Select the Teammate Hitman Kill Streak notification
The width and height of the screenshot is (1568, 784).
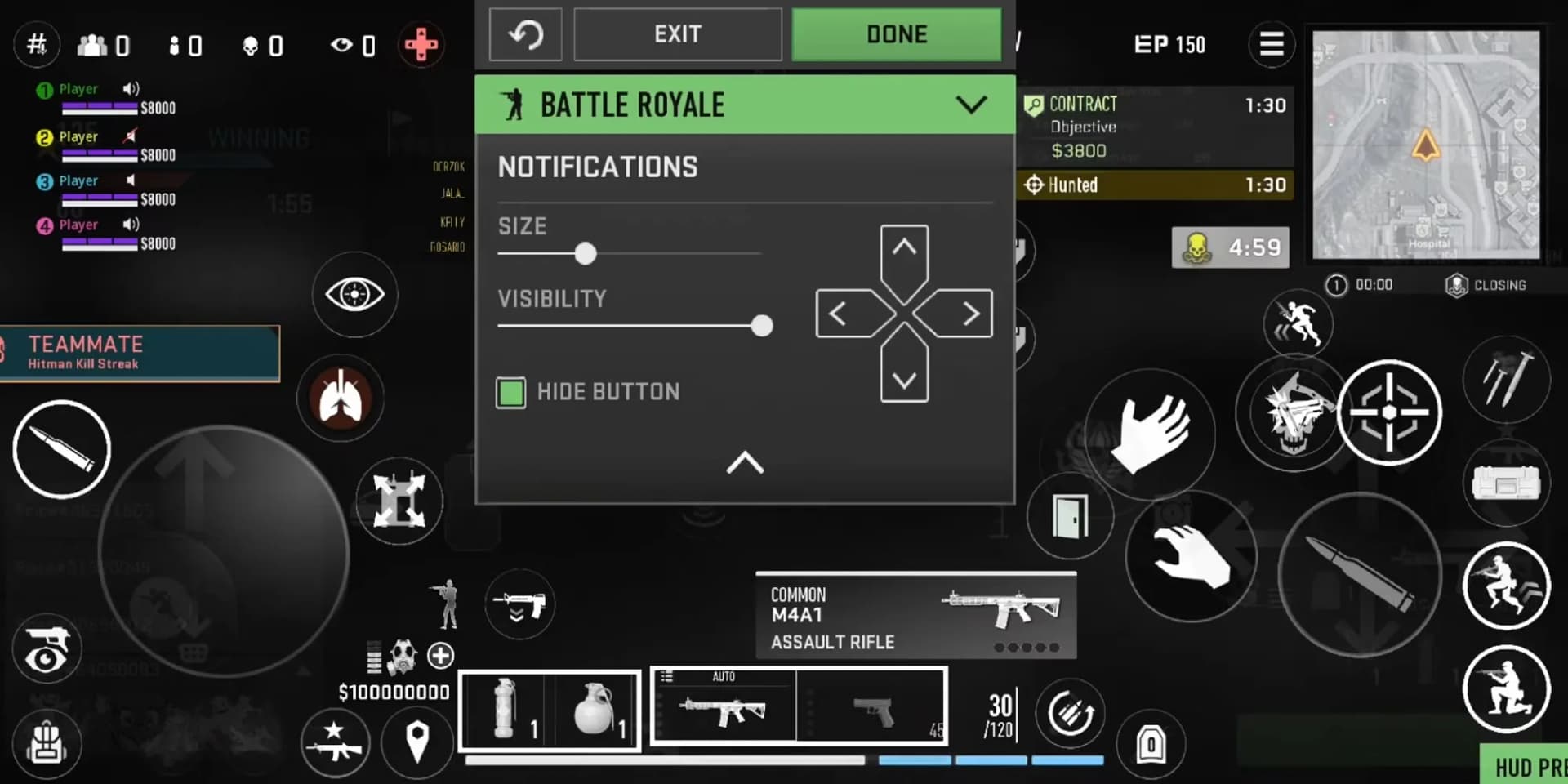click(140, 353)
